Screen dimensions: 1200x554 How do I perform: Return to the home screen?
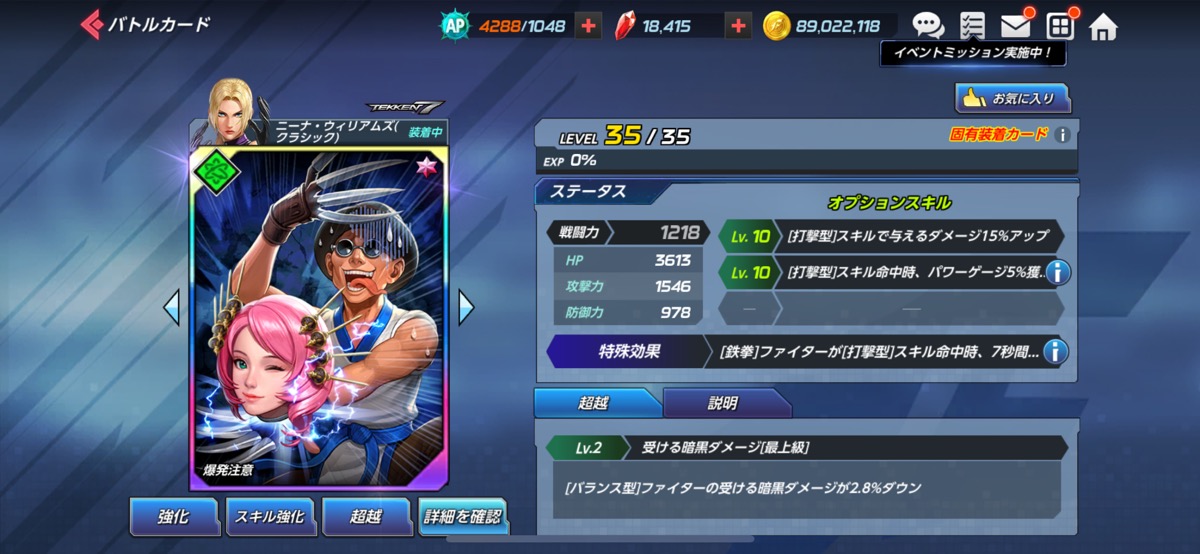click(x=1103, y=26)
